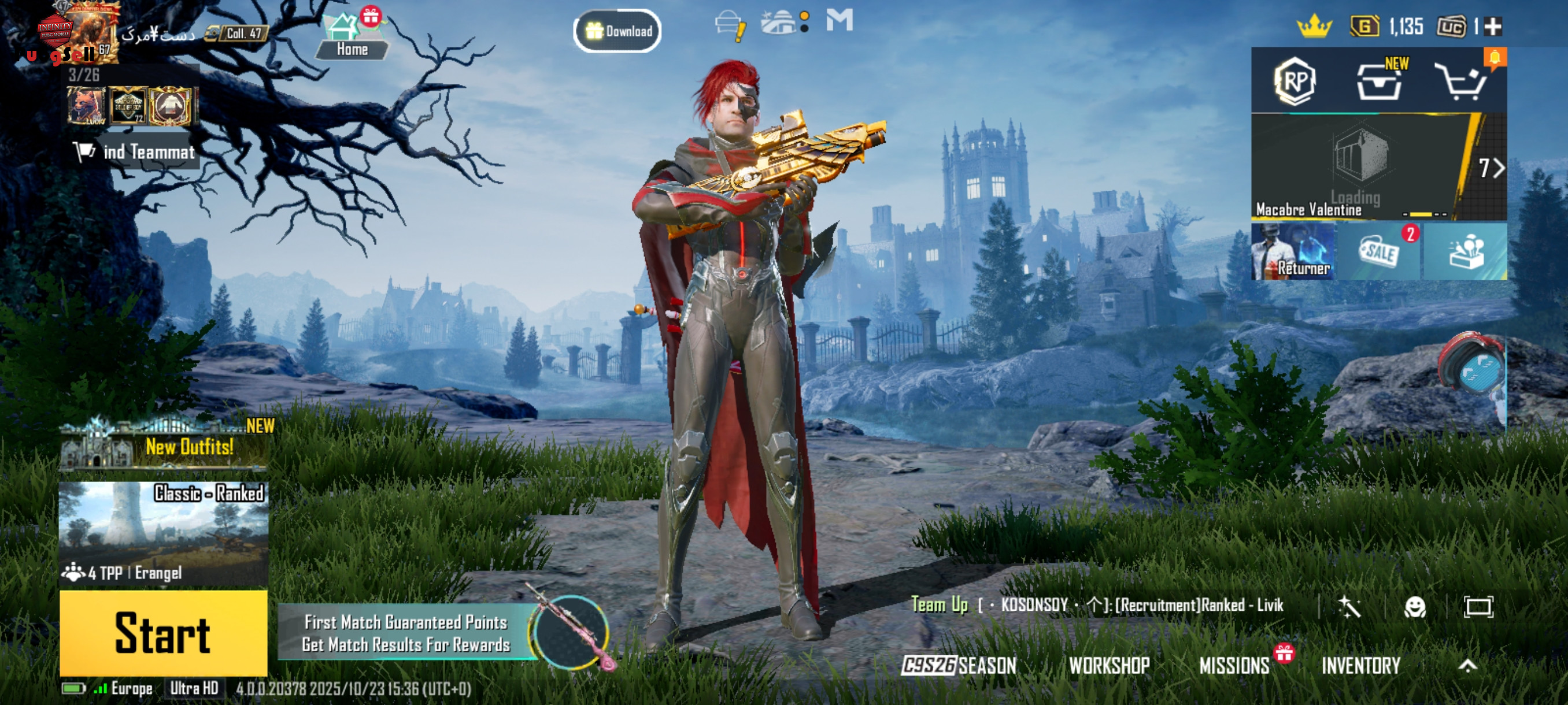Open the Missions menu
The image size is (1568, 705).
(1234, 666)
